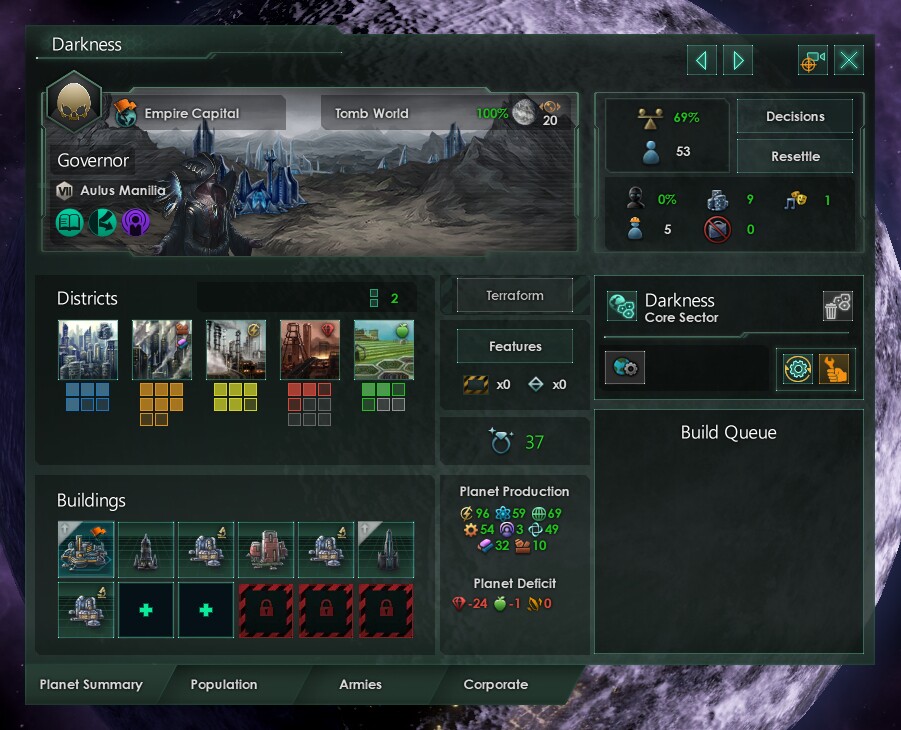
Task: Center the camera on this planet
Action: tap(812, 61)
